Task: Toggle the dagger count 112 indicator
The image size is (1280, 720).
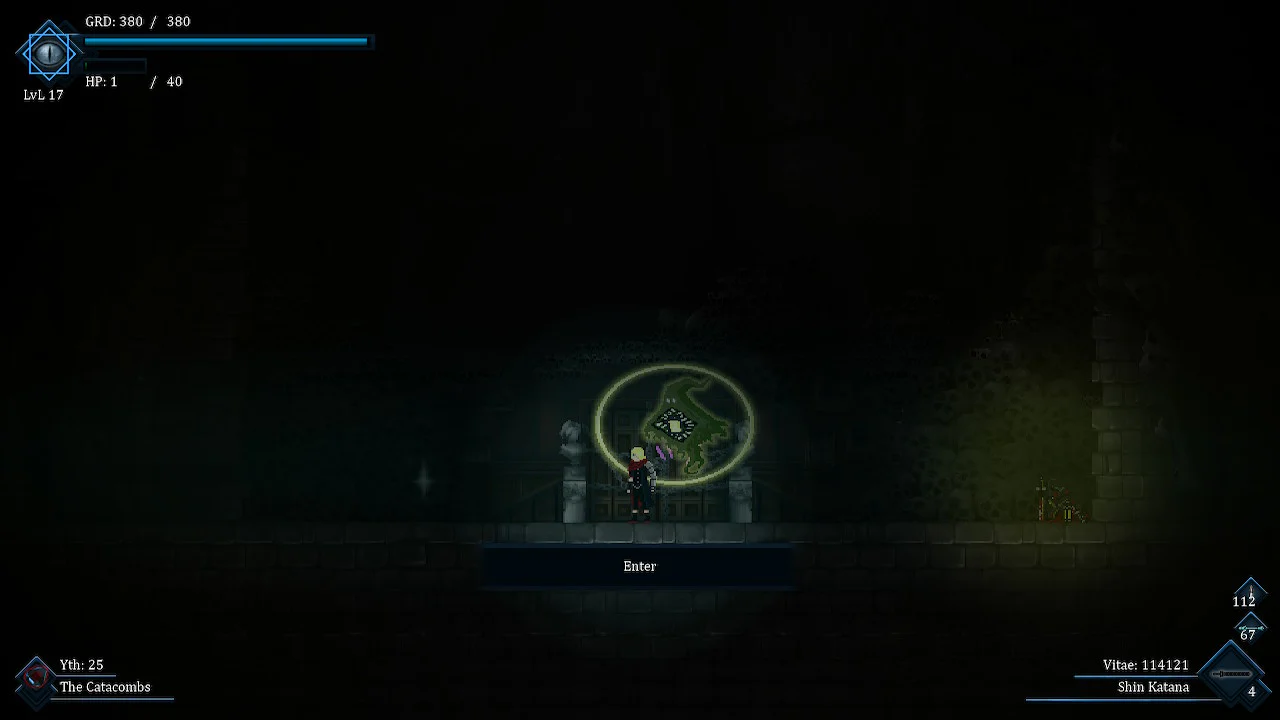Action: pos(1243,601)
